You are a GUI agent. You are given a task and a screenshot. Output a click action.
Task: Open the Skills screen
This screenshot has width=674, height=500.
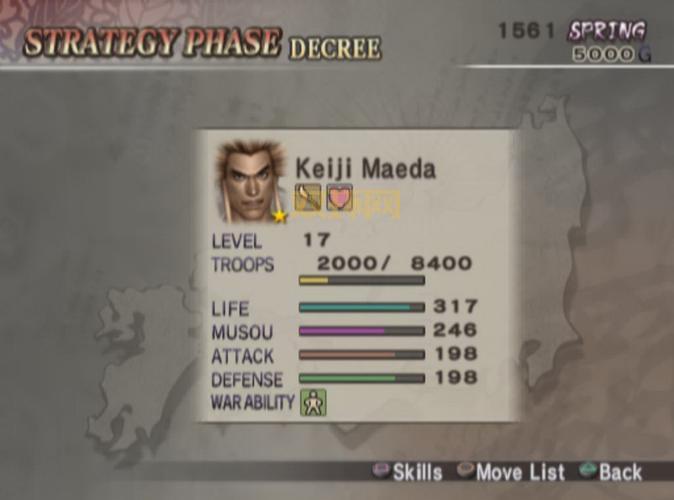(406, 472)
